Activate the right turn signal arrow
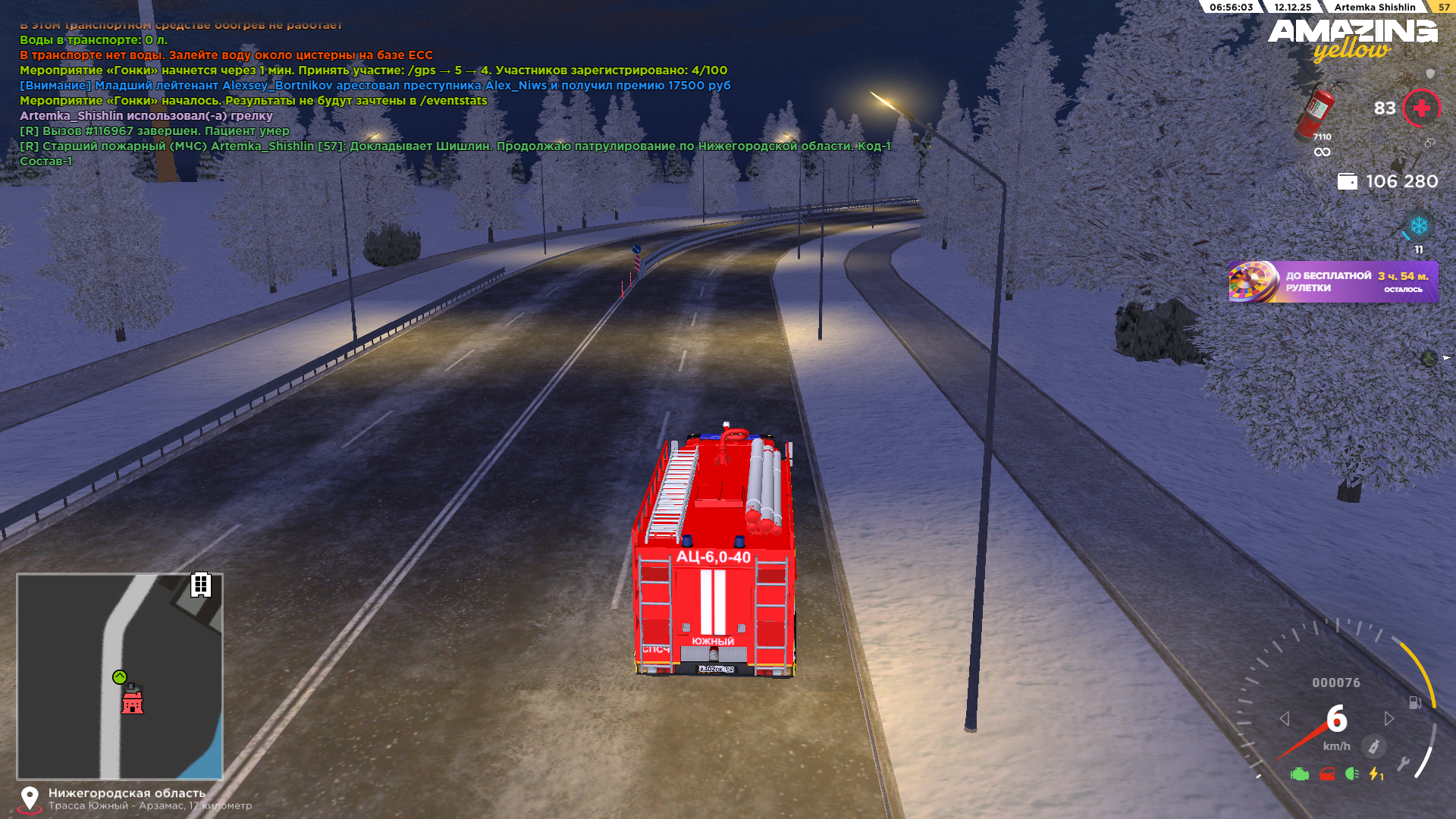The width and height of the screenshot is (1456, 819). click(x=1389, y=718)
